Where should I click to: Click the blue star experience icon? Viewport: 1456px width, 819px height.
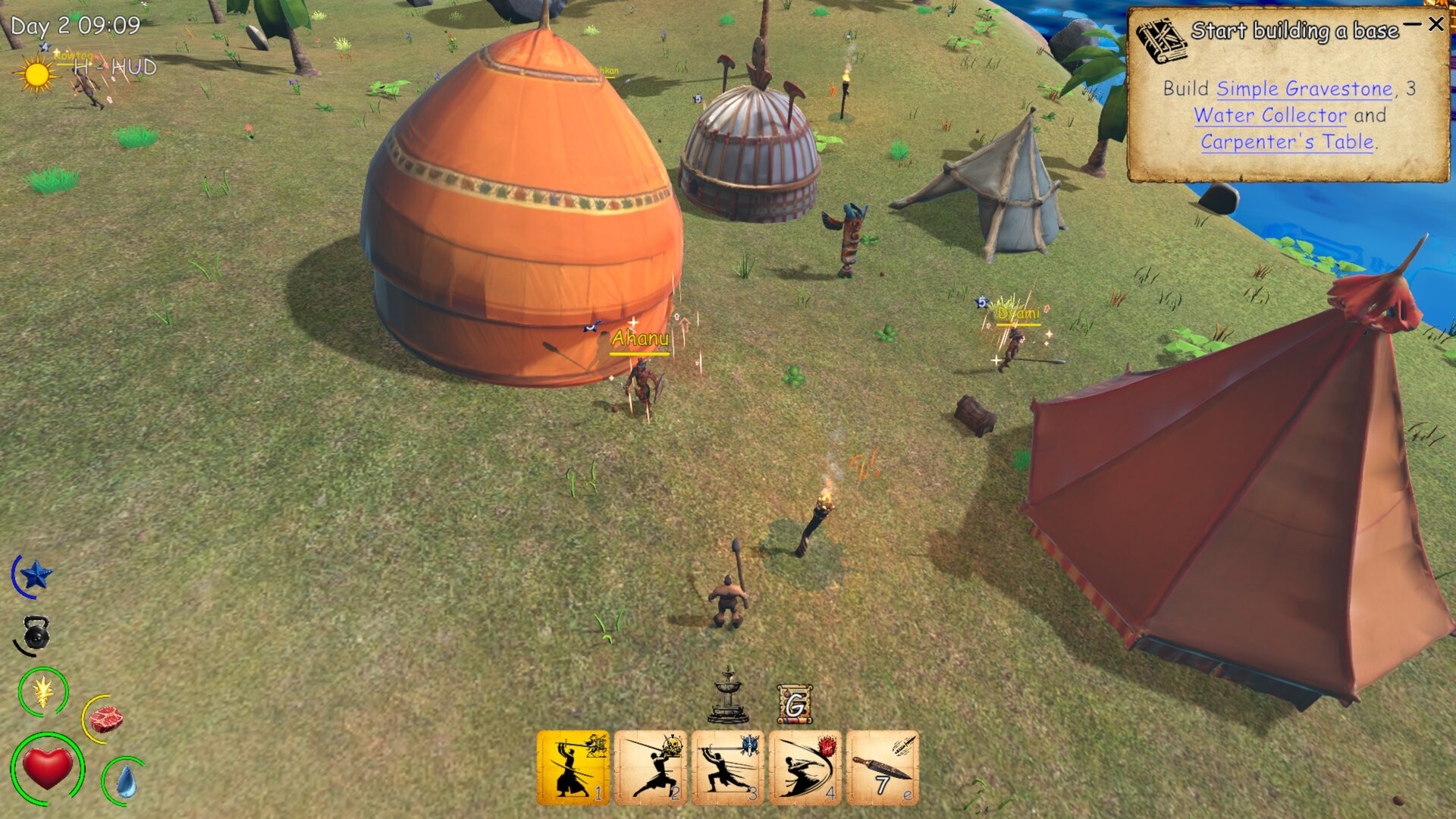tap(35, 576)
